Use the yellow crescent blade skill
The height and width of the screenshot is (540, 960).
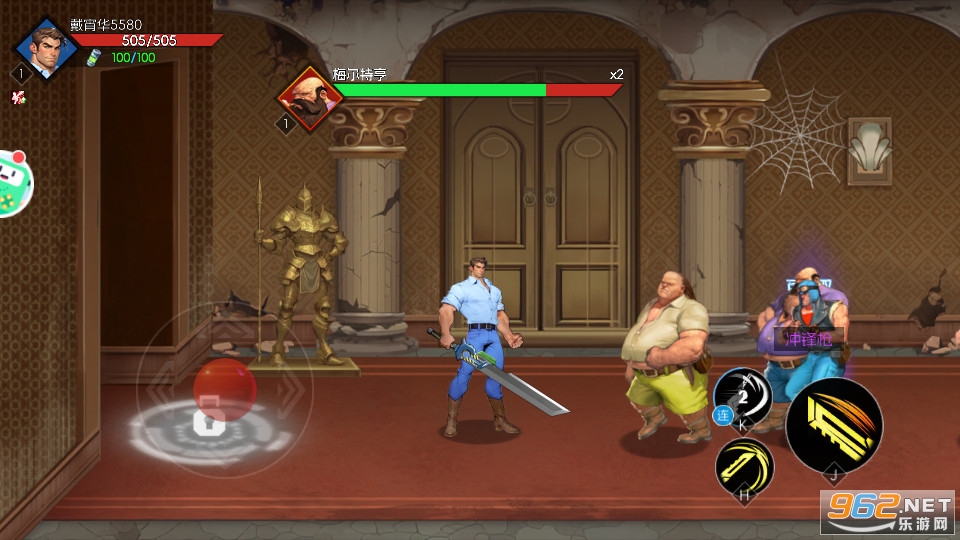click(x=745, y=466)
